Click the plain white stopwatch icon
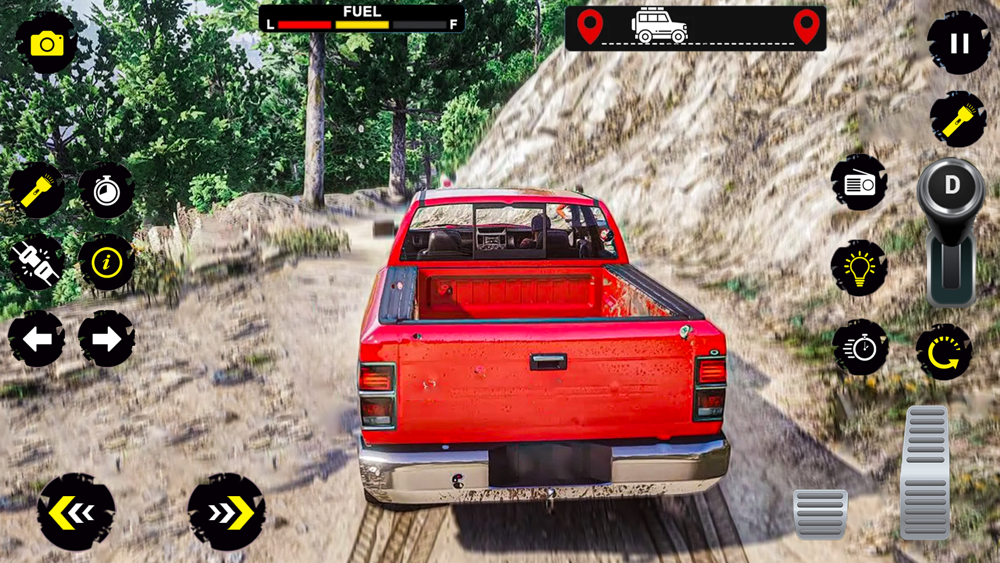This screenshot has height=563, width=1000. click(106, 190)
